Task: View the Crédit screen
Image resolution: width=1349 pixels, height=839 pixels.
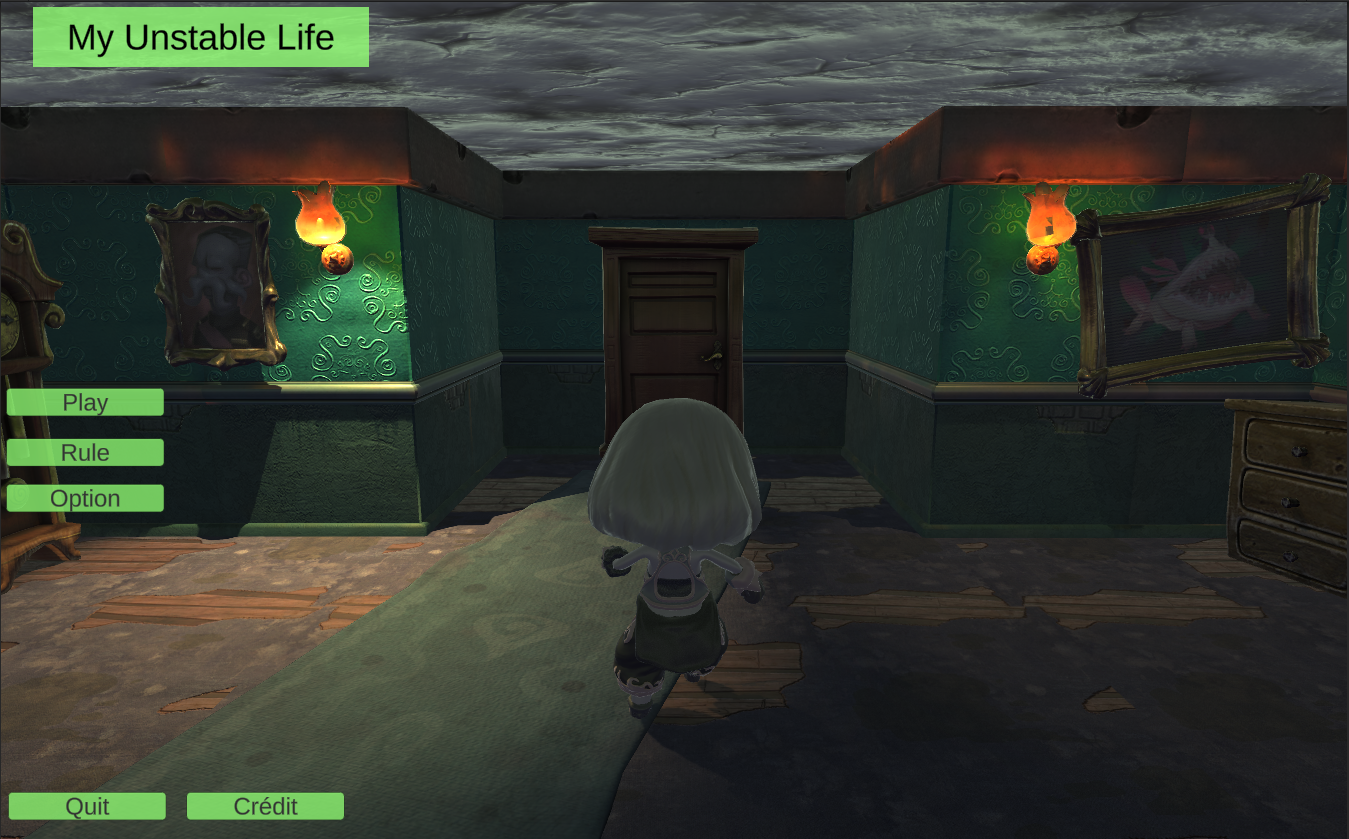Action: pyautogui.click(x=264, y=805)
